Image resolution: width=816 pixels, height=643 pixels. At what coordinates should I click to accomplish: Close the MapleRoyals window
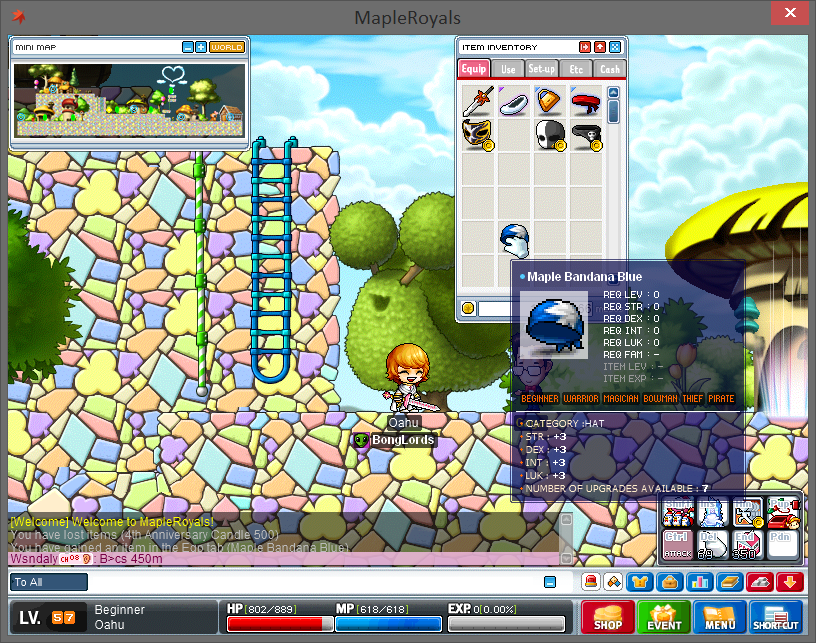click(791, 15)
